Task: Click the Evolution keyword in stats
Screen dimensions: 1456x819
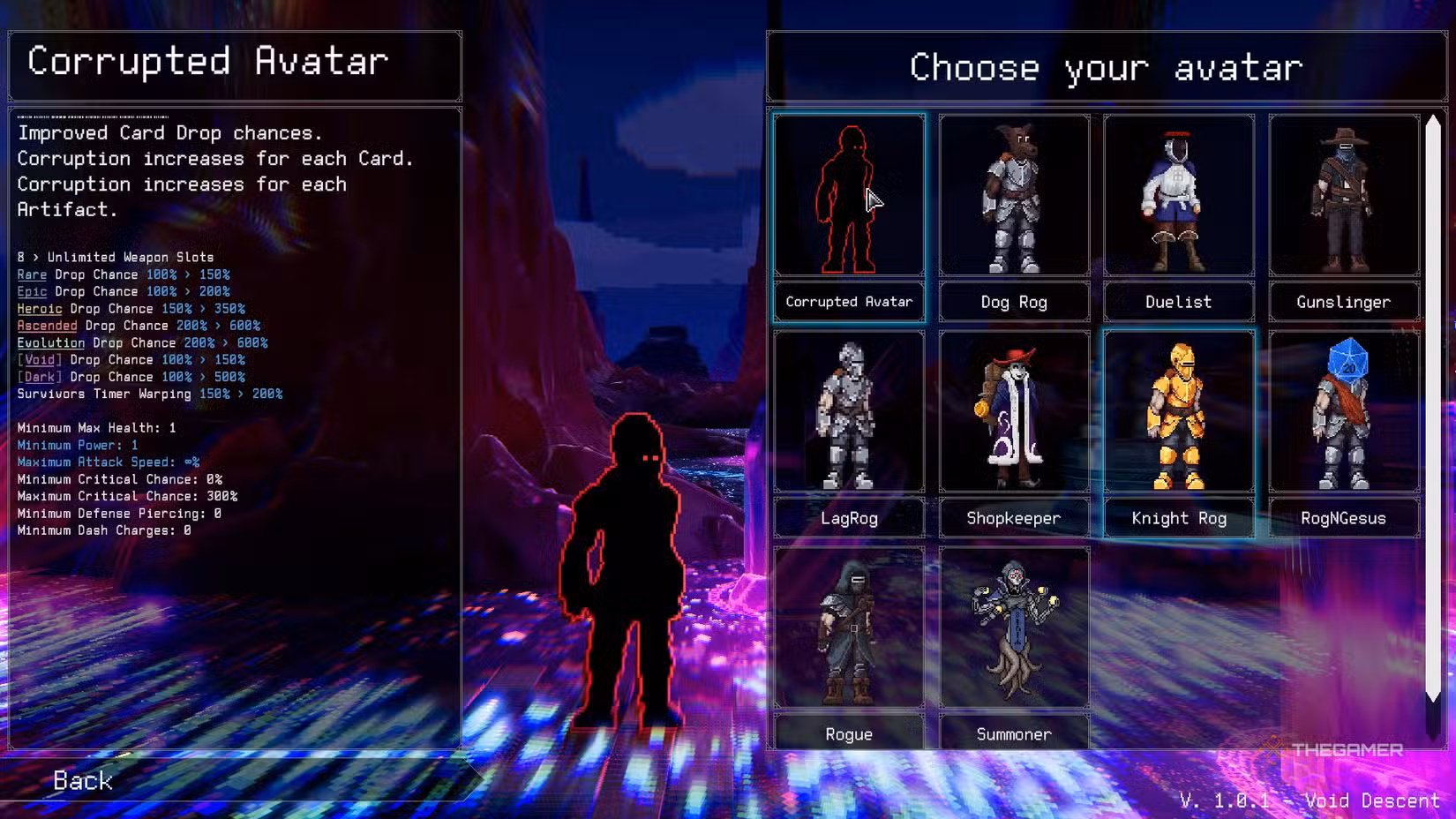Action: tap(51, 342)
